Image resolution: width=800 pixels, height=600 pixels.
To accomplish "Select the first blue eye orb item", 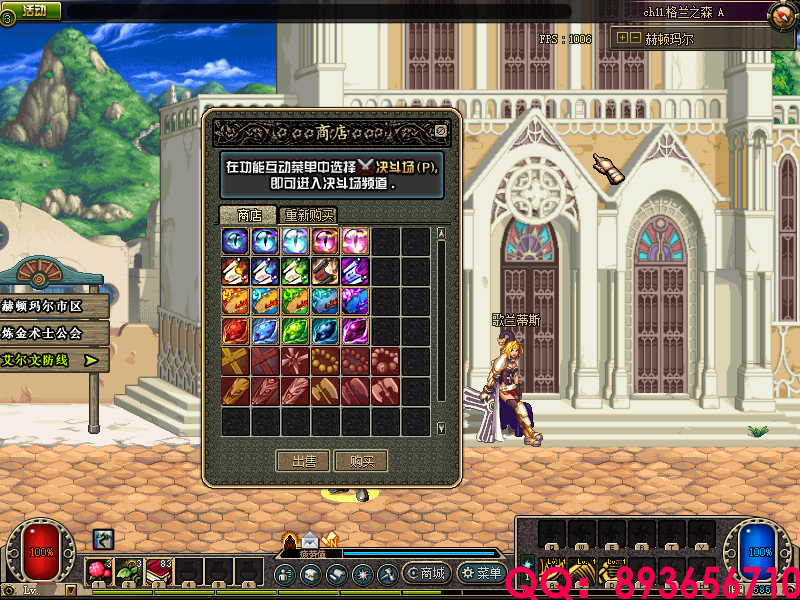I will (236, 241).
